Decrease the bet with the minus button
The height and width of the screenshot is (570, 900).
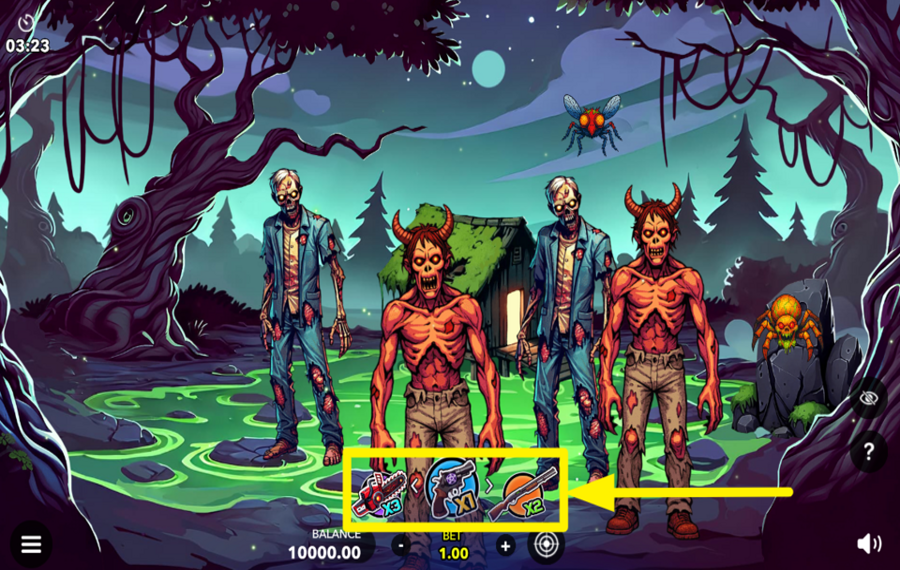pyautogui.click(x=400, y=545)
